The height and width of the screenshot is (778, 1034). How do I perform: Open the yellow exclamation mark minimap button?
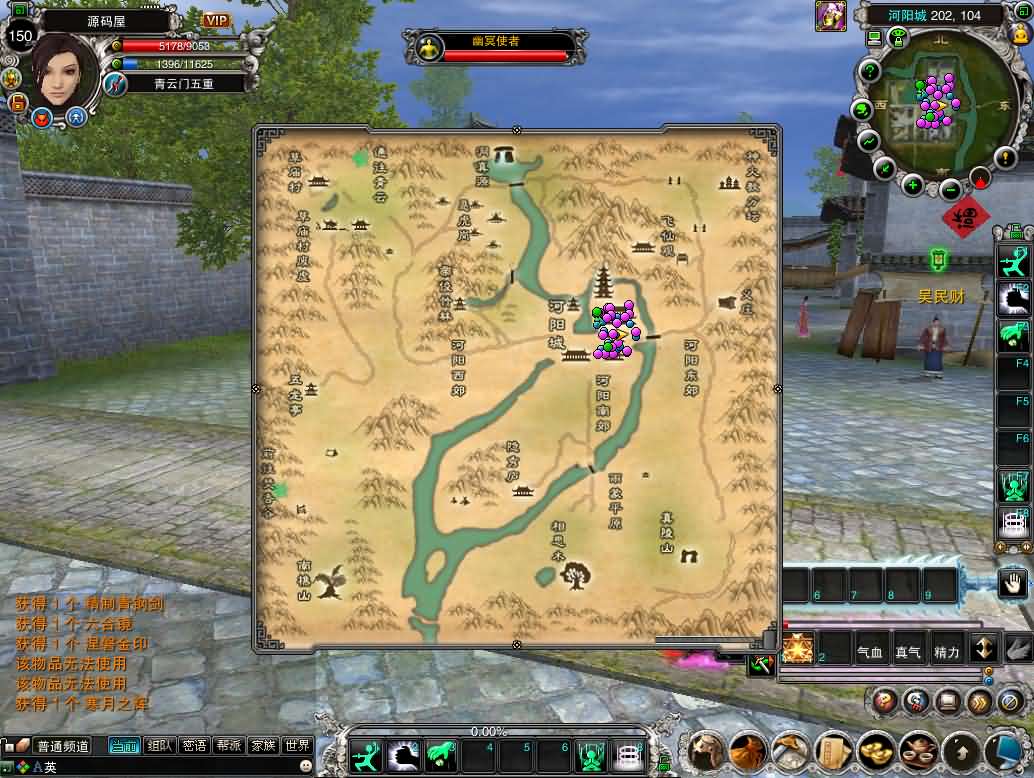[x=1004, y=156]
